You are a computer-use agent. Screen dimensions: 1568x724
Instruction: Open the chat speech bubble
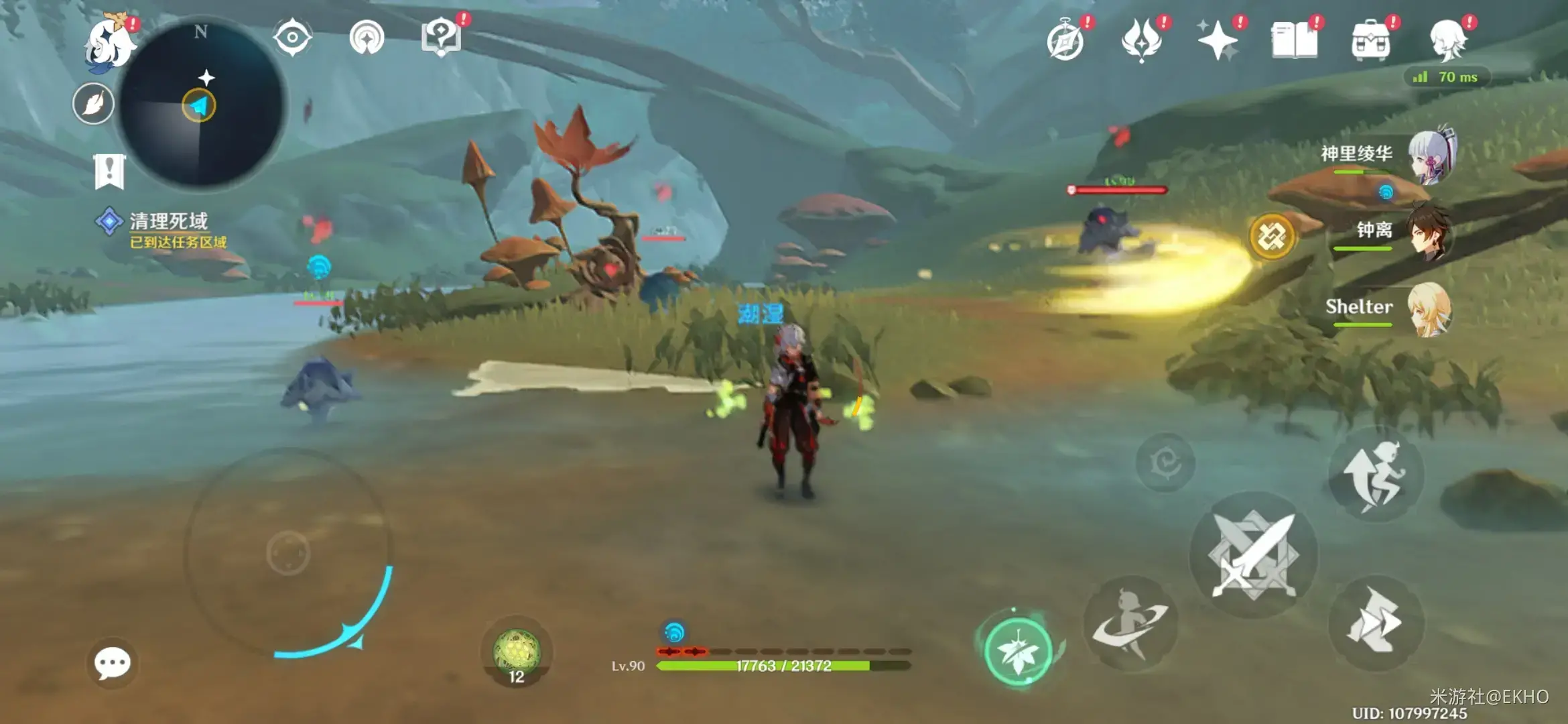(112, 663)
